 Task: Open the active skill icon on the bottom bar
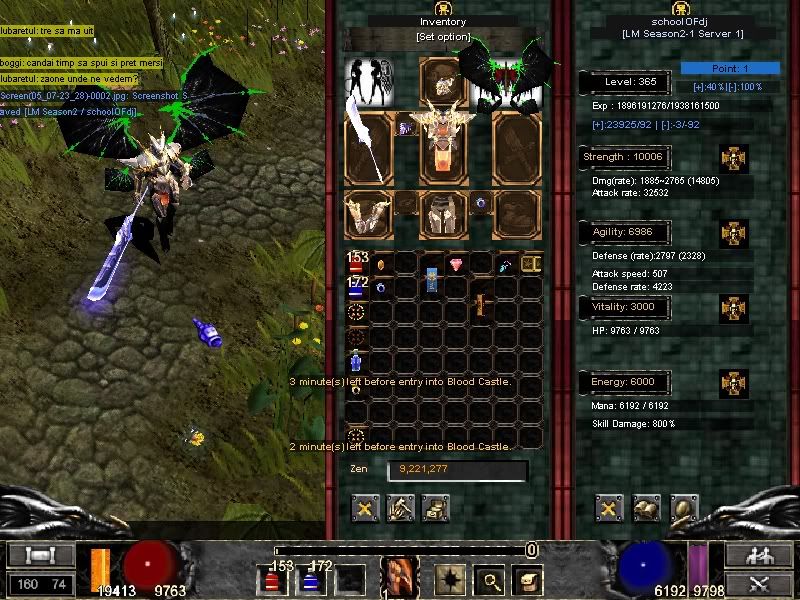pyautogui.click(x=400, y=577)
